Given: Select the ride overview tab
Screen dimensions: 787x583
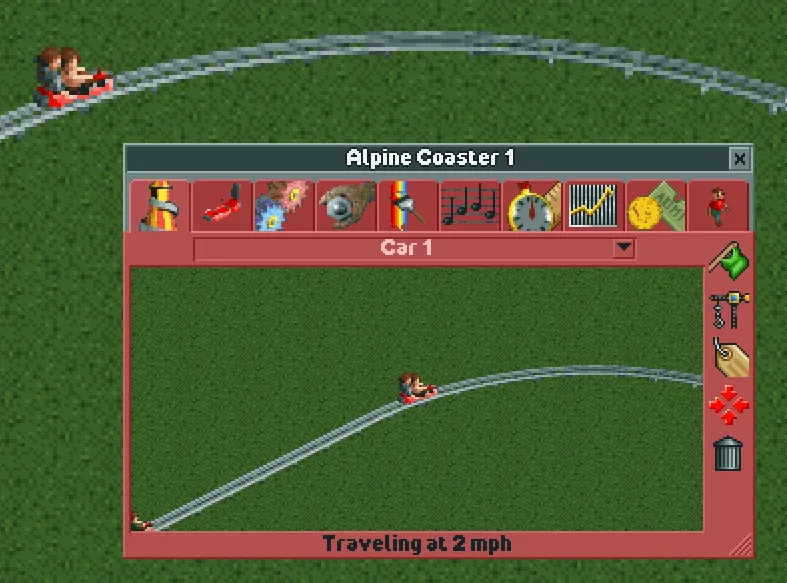Looking at the screenshot, I should pos(160,206).
